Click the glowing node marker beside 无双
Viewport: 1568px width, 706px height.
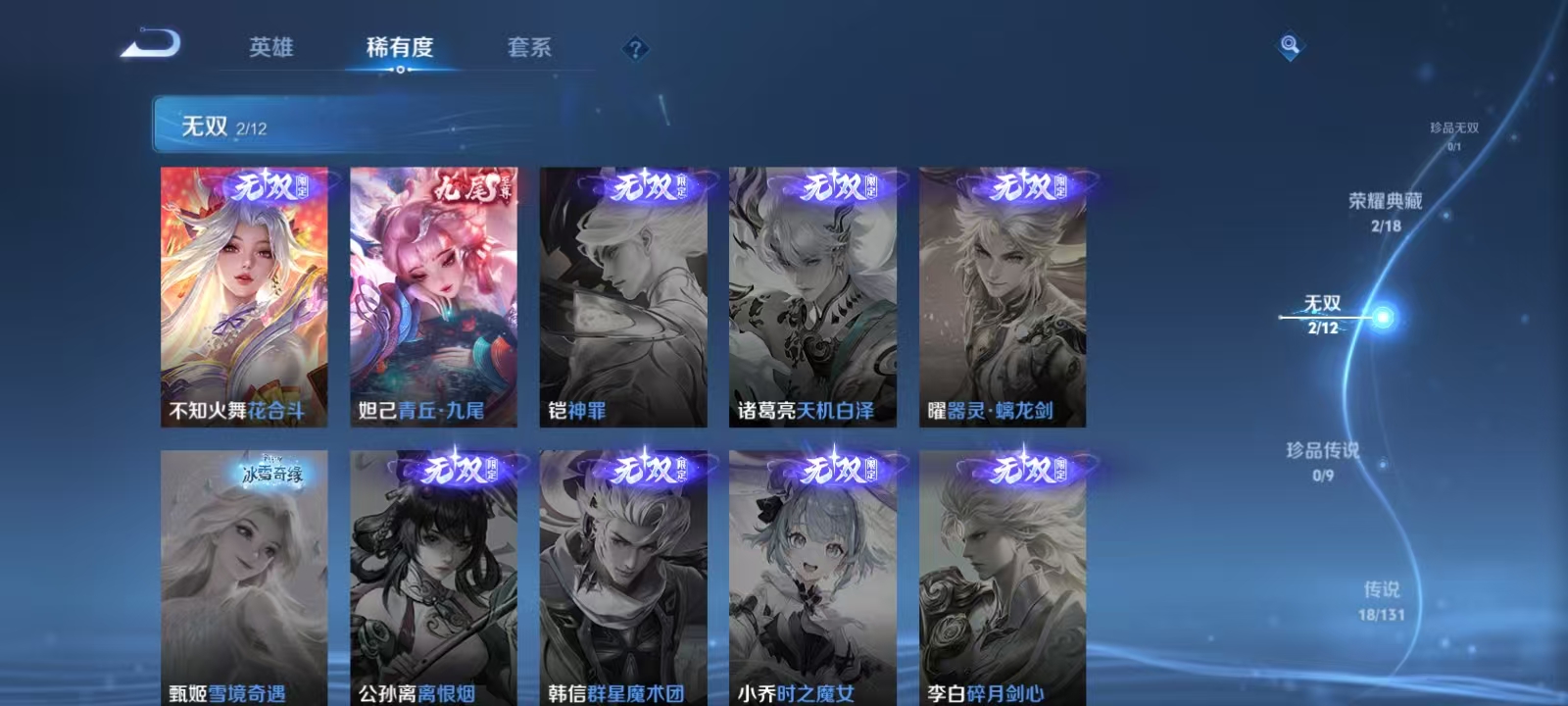click(x=1383, y=316)
